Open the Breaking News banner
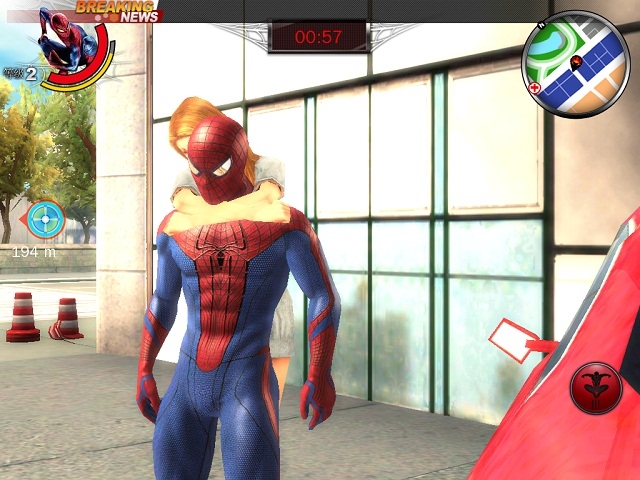The height and width of the screenshot is (480, 640). coord(118,11)
